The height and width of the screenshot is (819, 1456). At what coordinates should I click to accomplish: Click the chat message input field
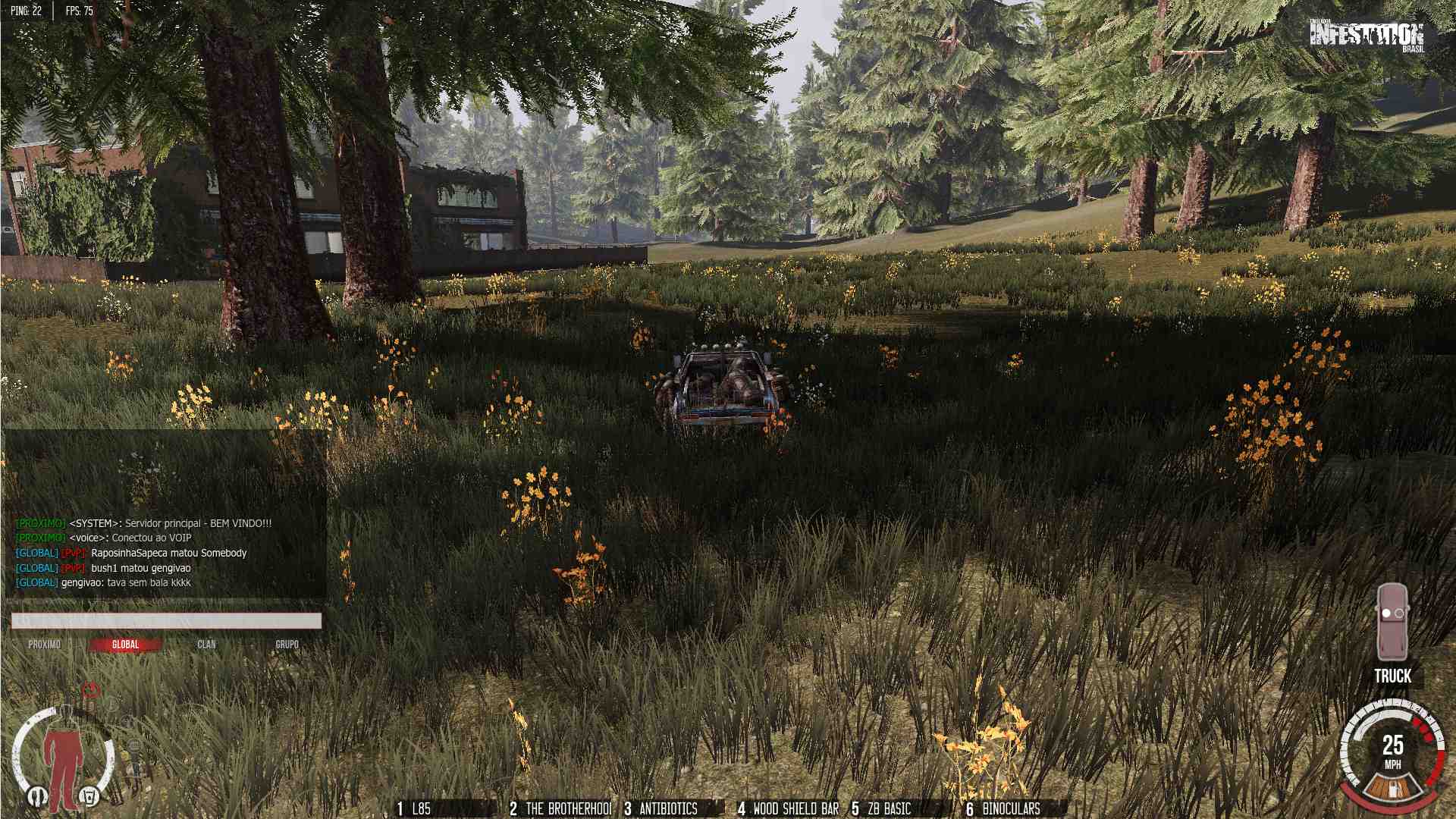166,621
